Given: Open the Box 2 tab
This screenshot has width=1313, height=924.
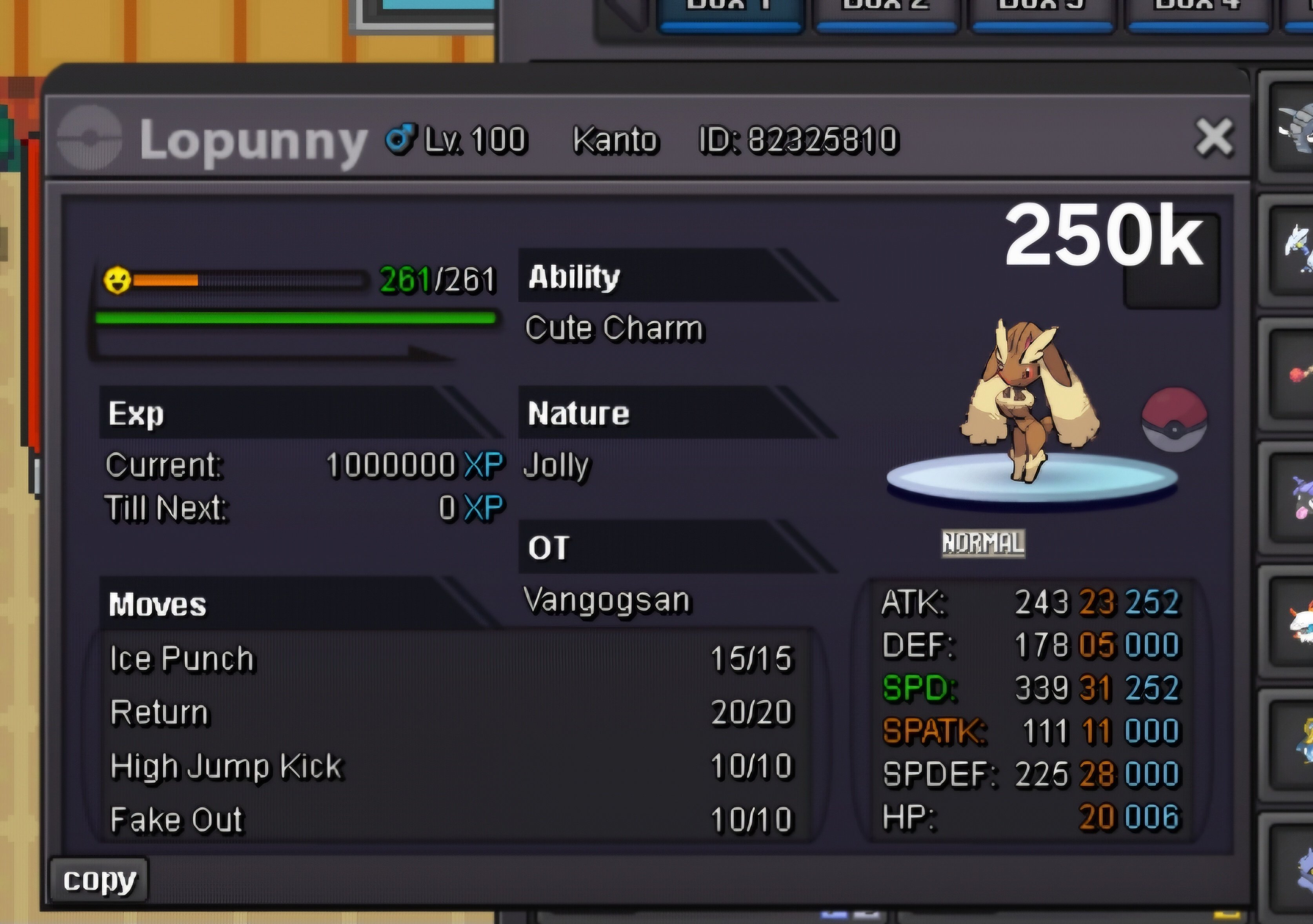Looking at the screenshot, I should click(x=885, y=11).
